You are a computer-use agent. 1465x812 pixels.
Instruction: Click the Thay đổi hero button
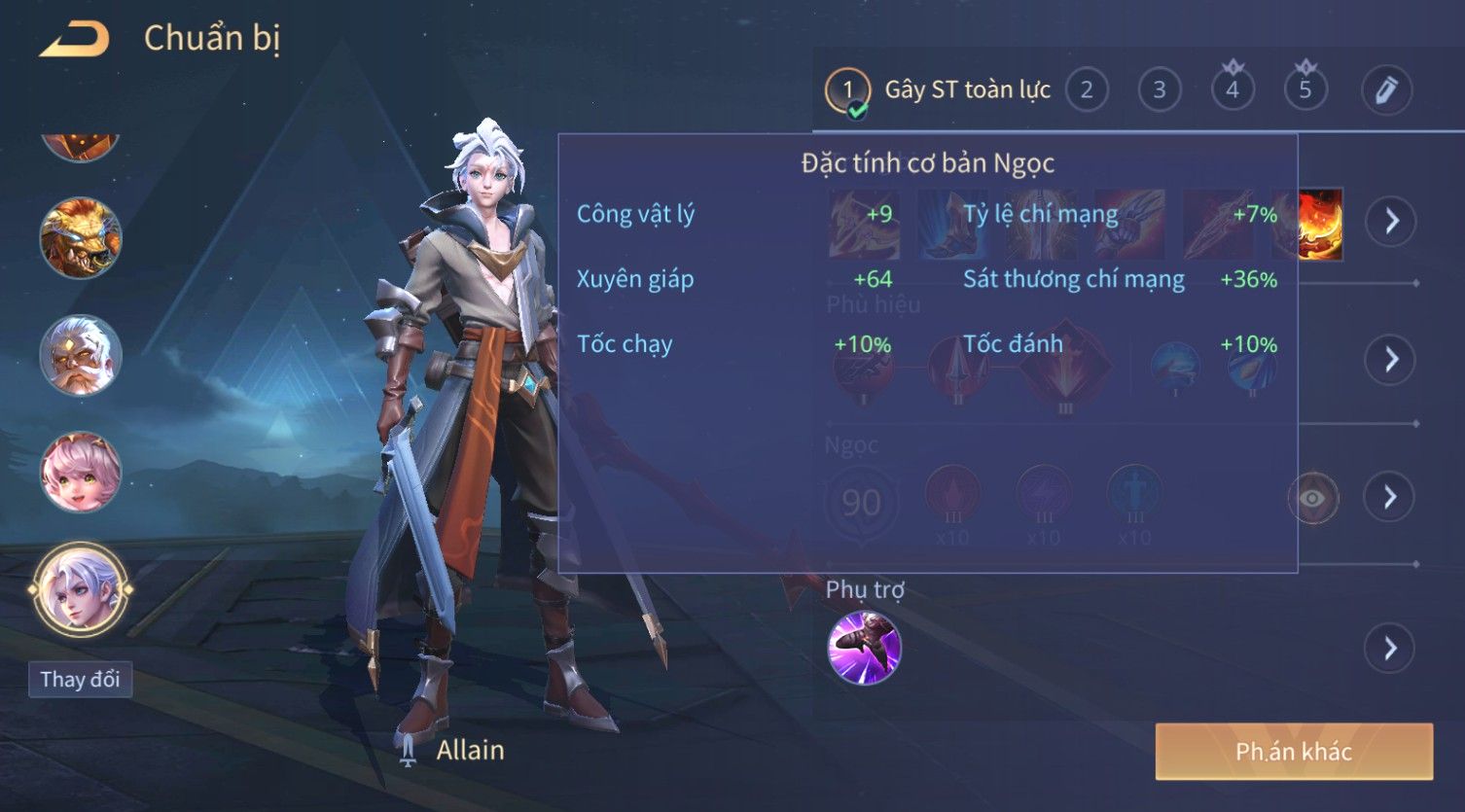pyautogui.click(x=80, y=679)
